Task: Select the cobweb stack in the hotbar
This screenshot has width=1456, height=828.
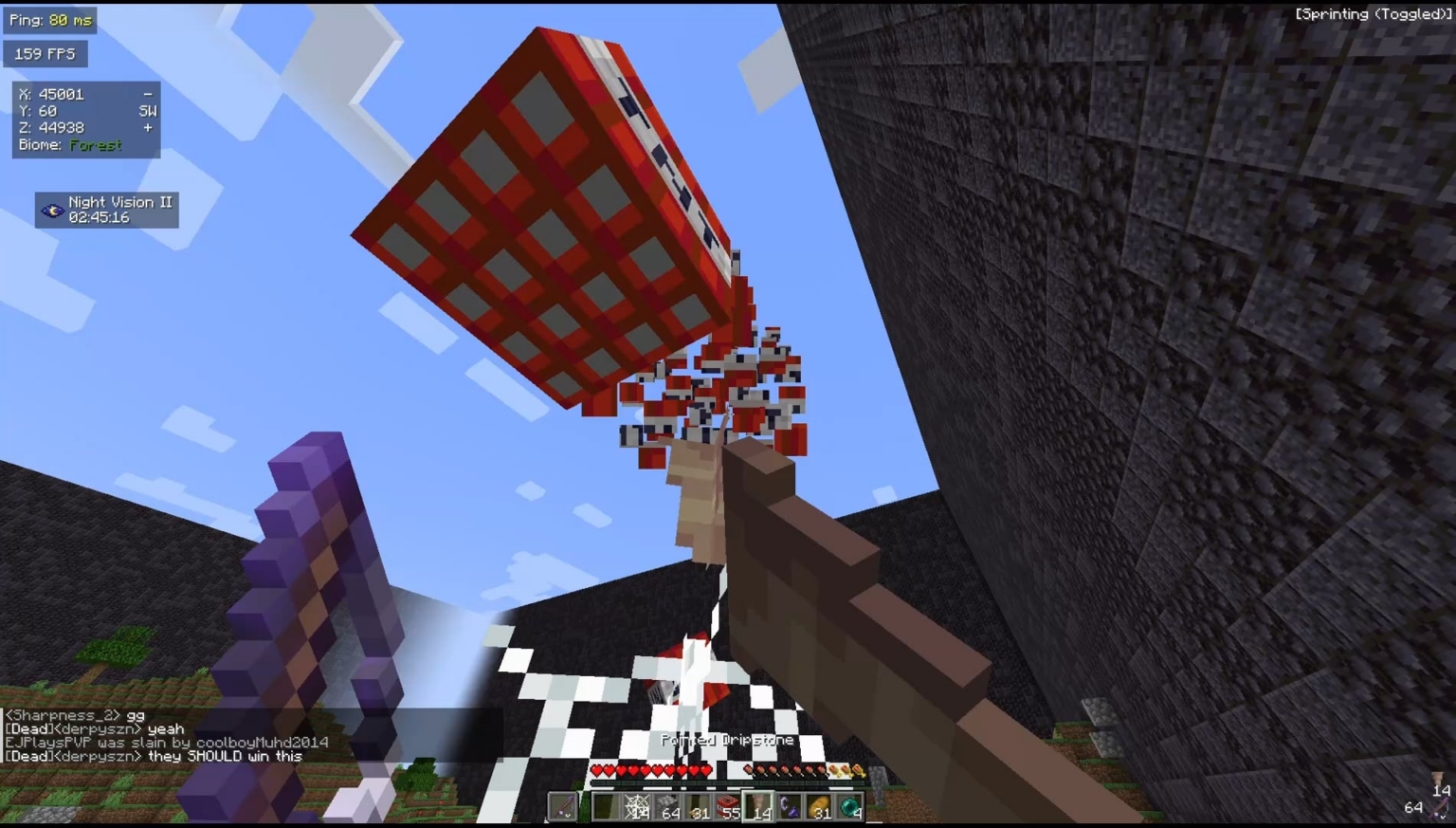Action: [x=637, y=808]
